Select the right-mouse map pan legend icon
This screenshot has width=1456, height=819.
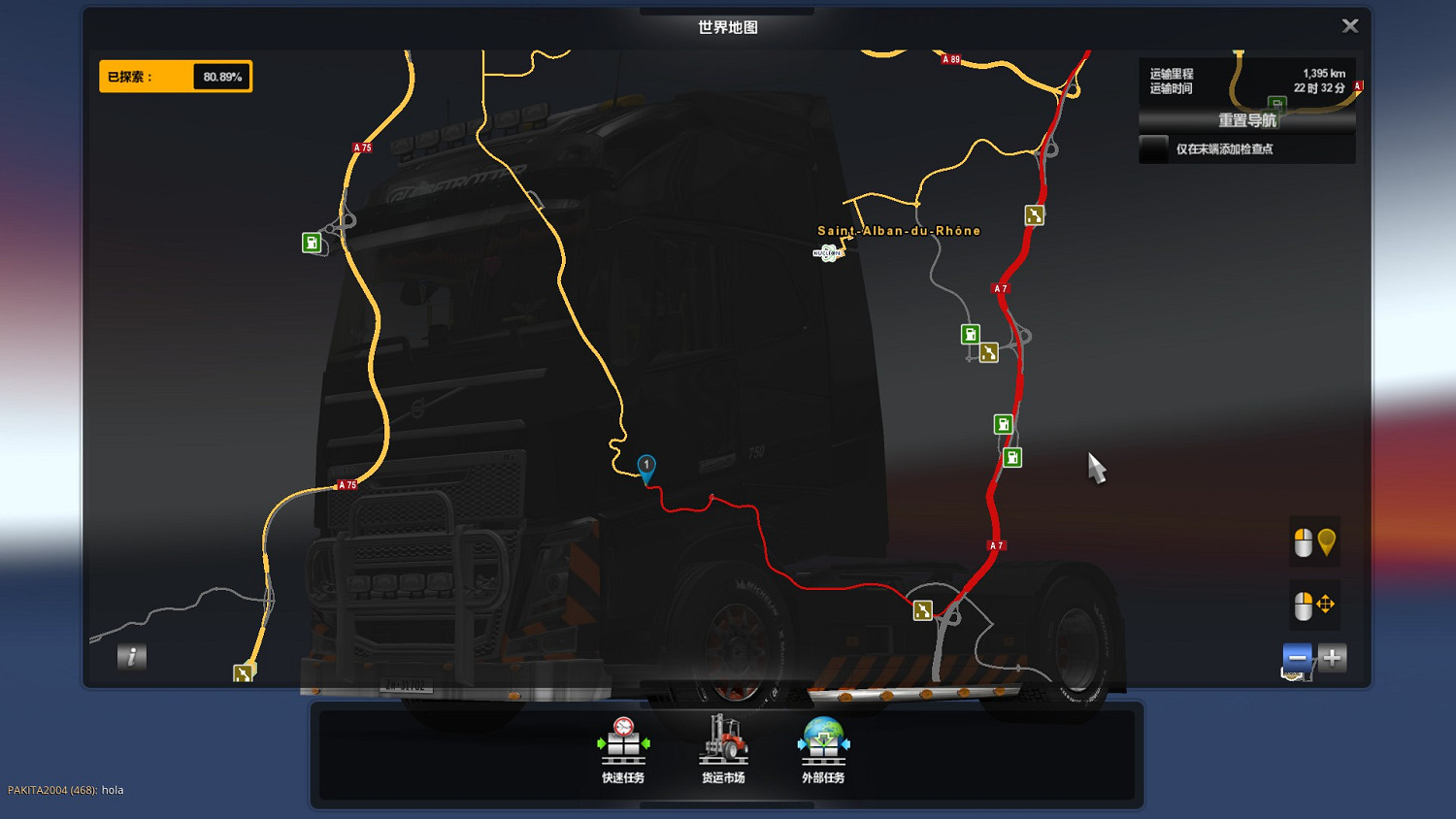pyautogui.click(x=1313, y=604)
